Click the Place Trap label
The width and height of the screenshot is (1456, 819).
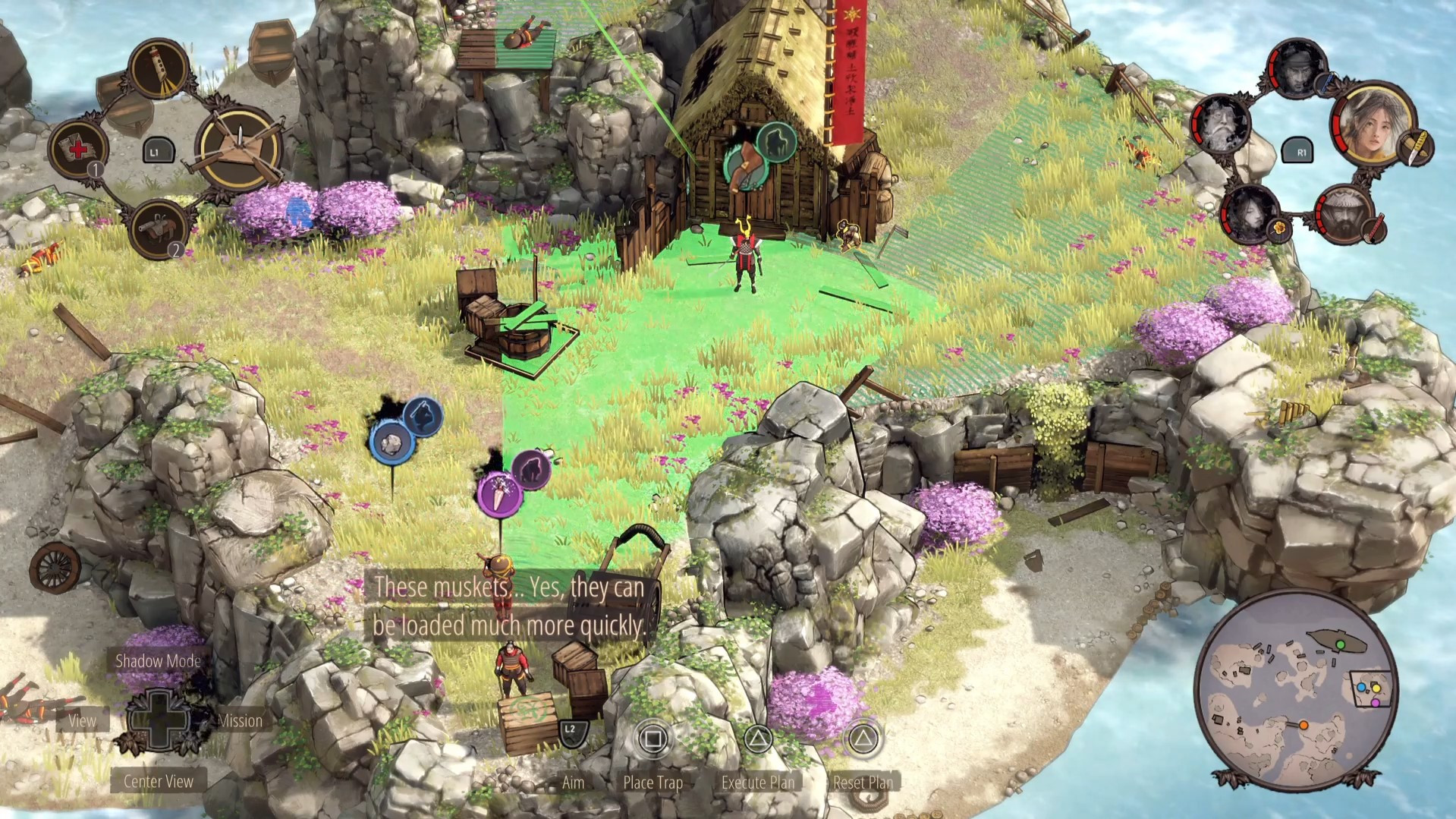click(x=653, y=782)
